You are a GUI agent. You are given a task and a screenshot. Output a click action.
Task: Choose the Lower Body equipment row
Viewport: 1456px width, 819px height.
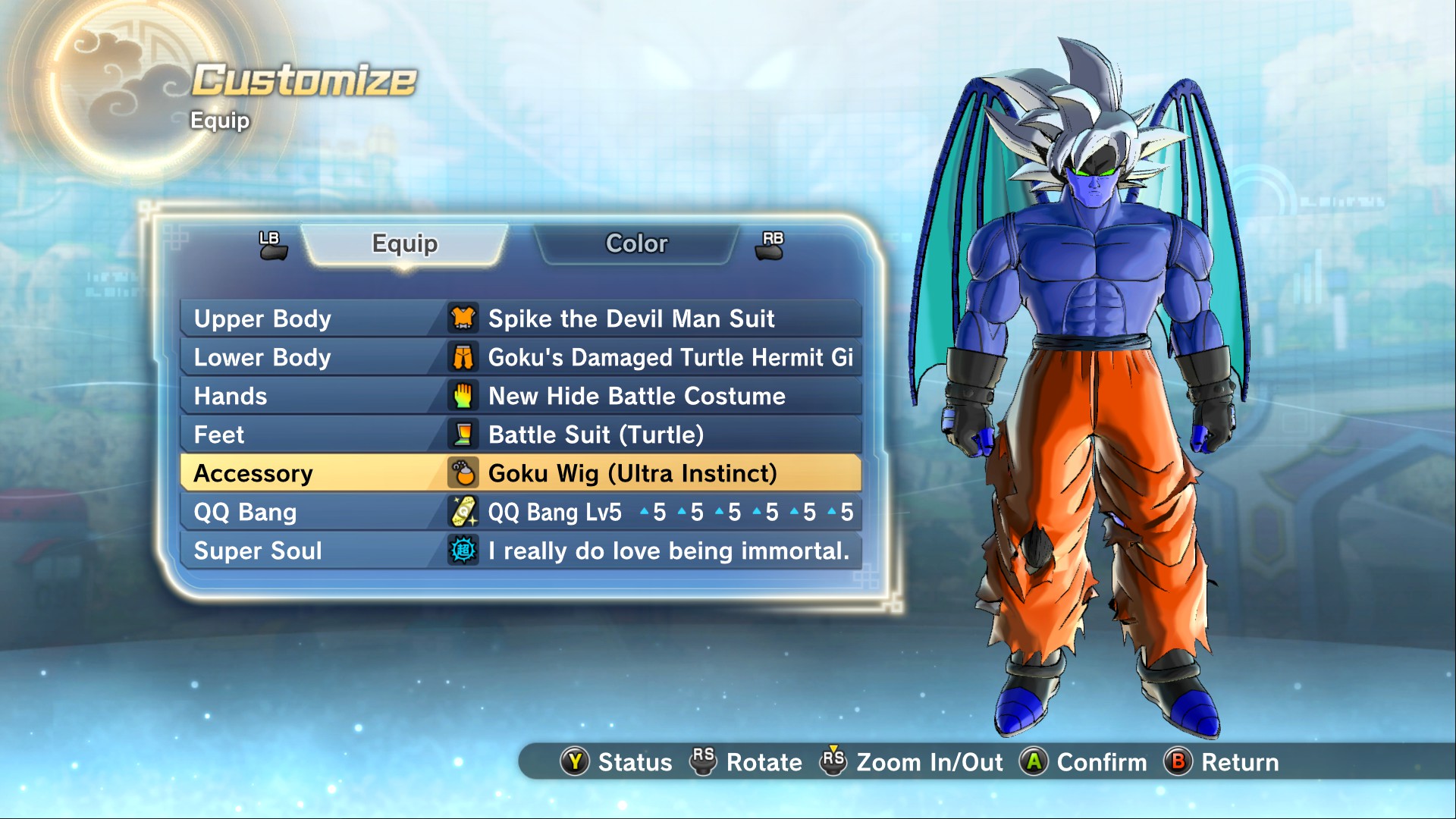(520, 357)
